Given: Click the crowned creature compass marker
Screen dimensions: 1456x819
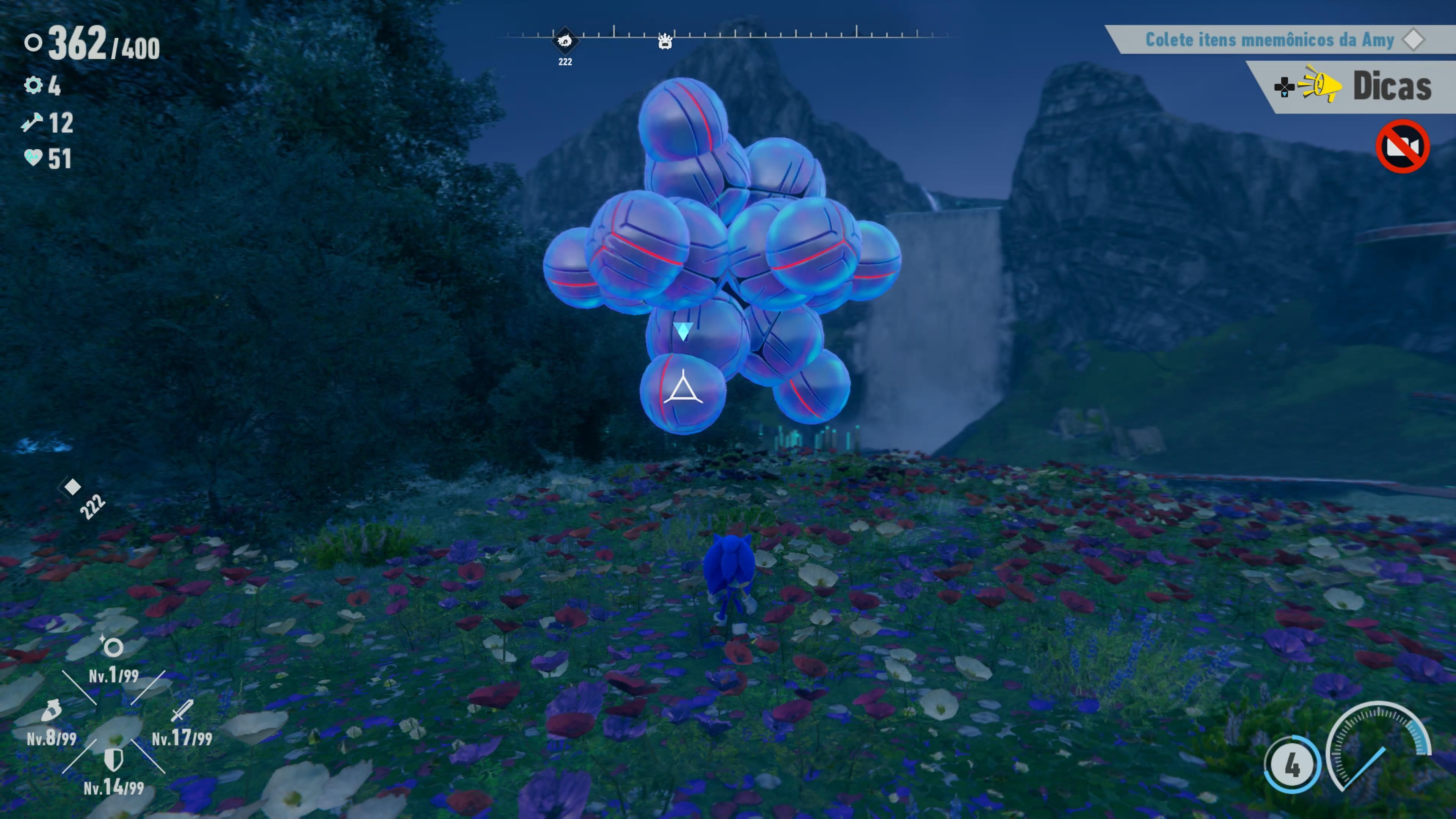Looking at the screenshot, I should click(x=665, y=42).
